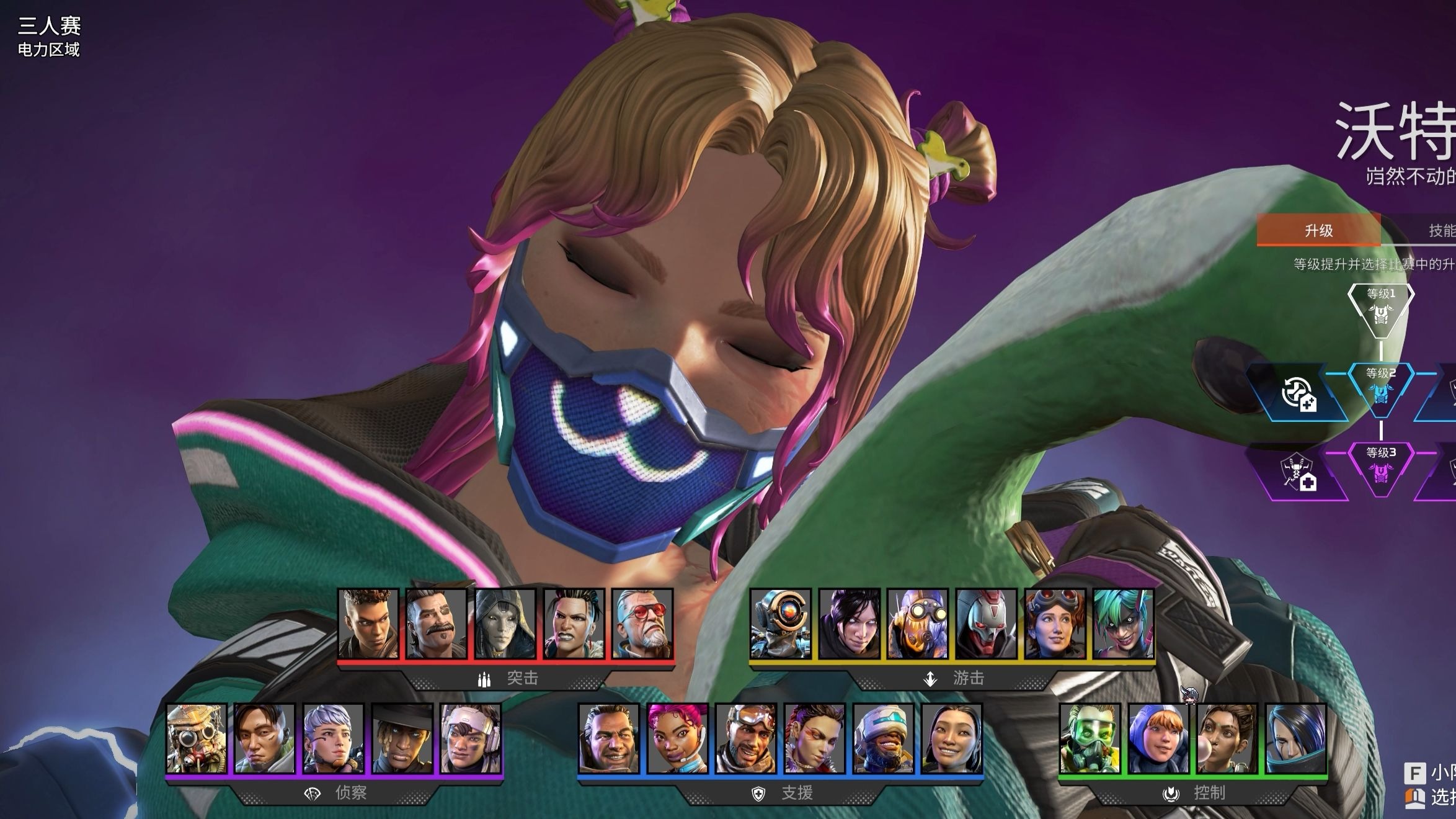
Task: Pick Wraith from the skirmisher row
Action: (x=849, y=624)
